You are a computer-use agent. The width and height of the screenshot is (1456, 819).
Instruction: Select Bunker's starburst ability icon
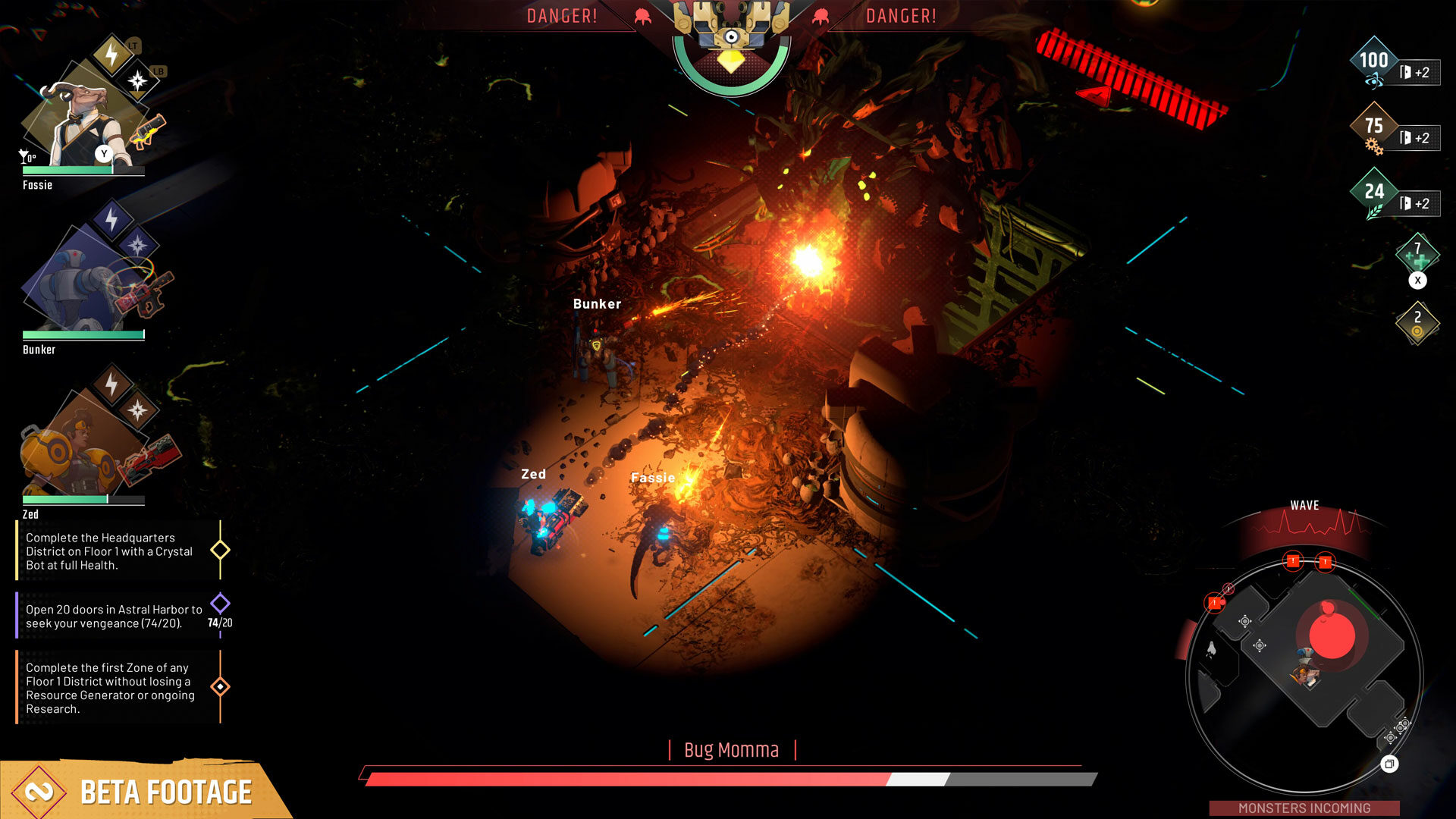136,244
